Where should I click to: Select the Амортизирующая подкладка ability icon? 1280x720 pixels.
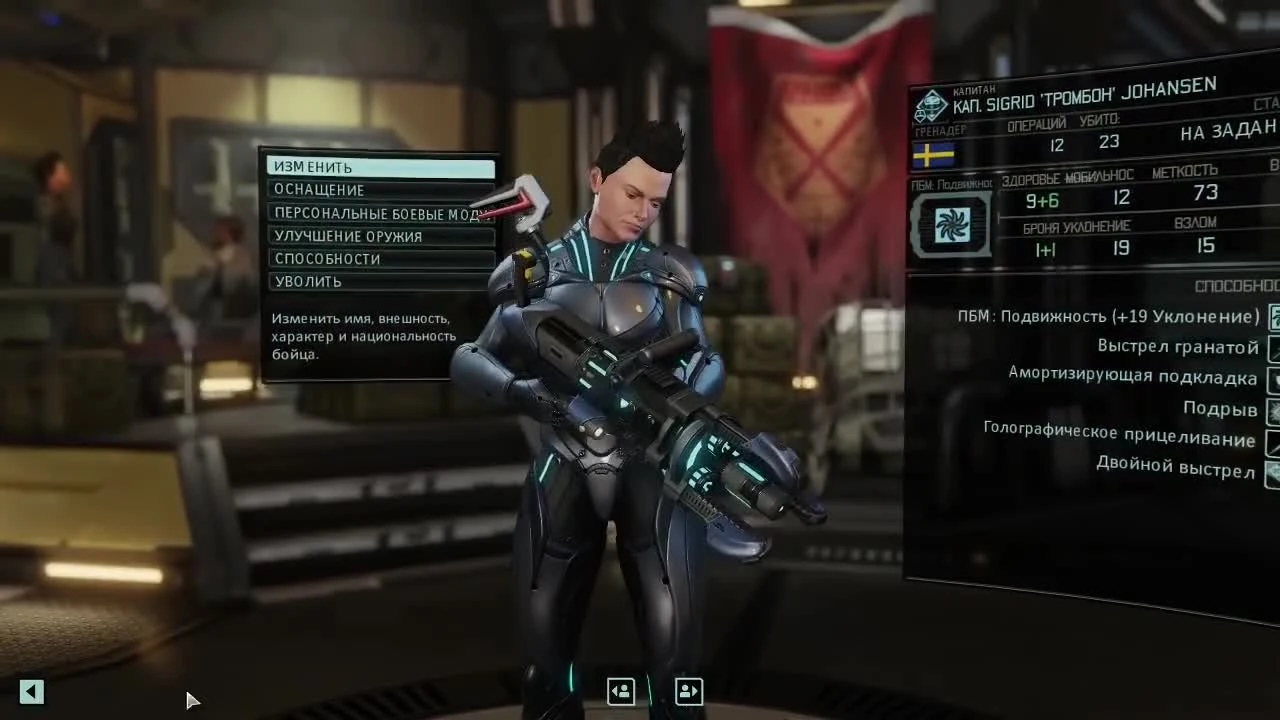(x=1272, y=379)
